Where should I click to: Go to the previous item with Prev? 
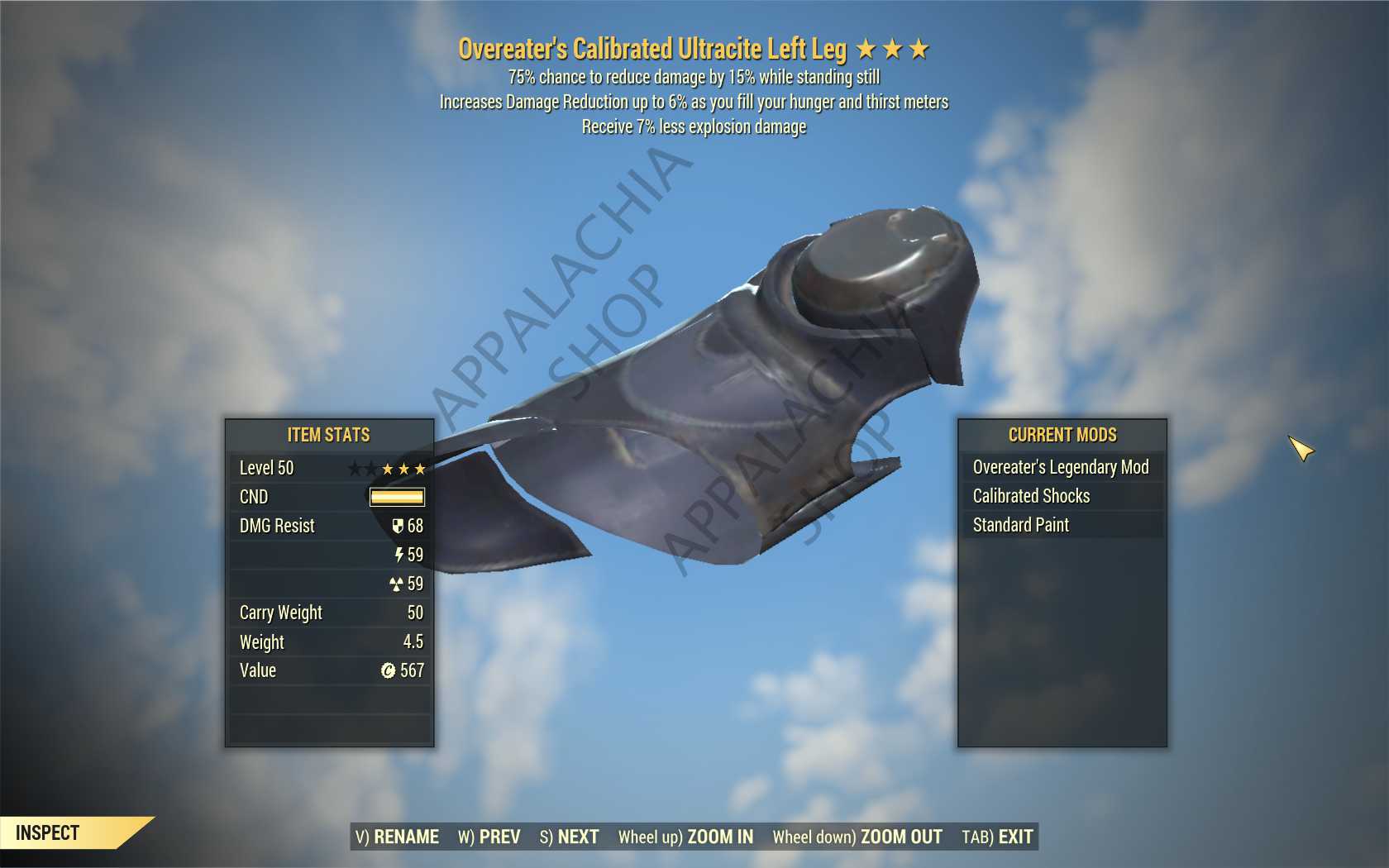(x=489, y=837)
